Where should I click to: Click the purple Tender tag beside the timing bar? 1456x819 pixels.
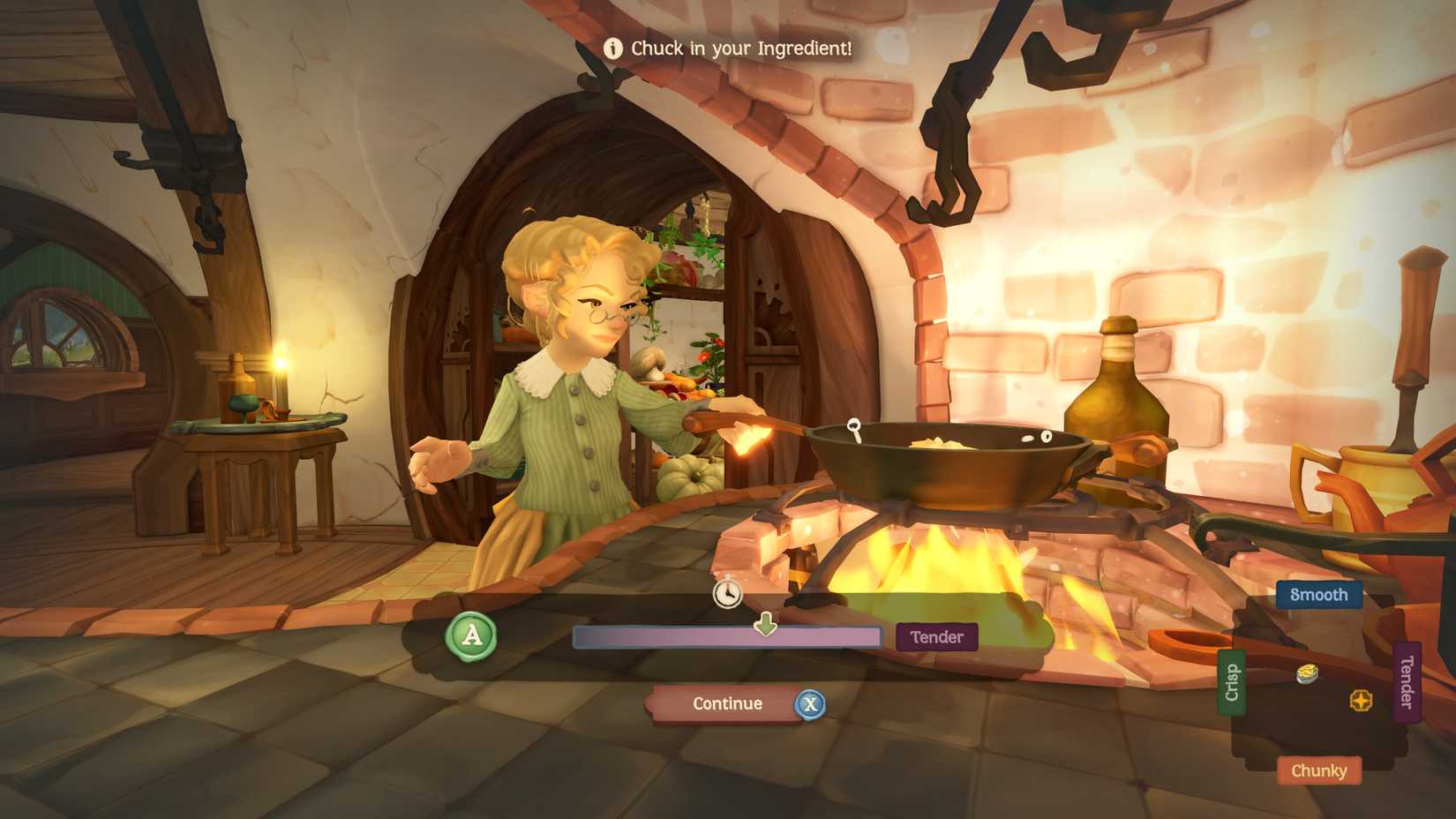(936, 636)
